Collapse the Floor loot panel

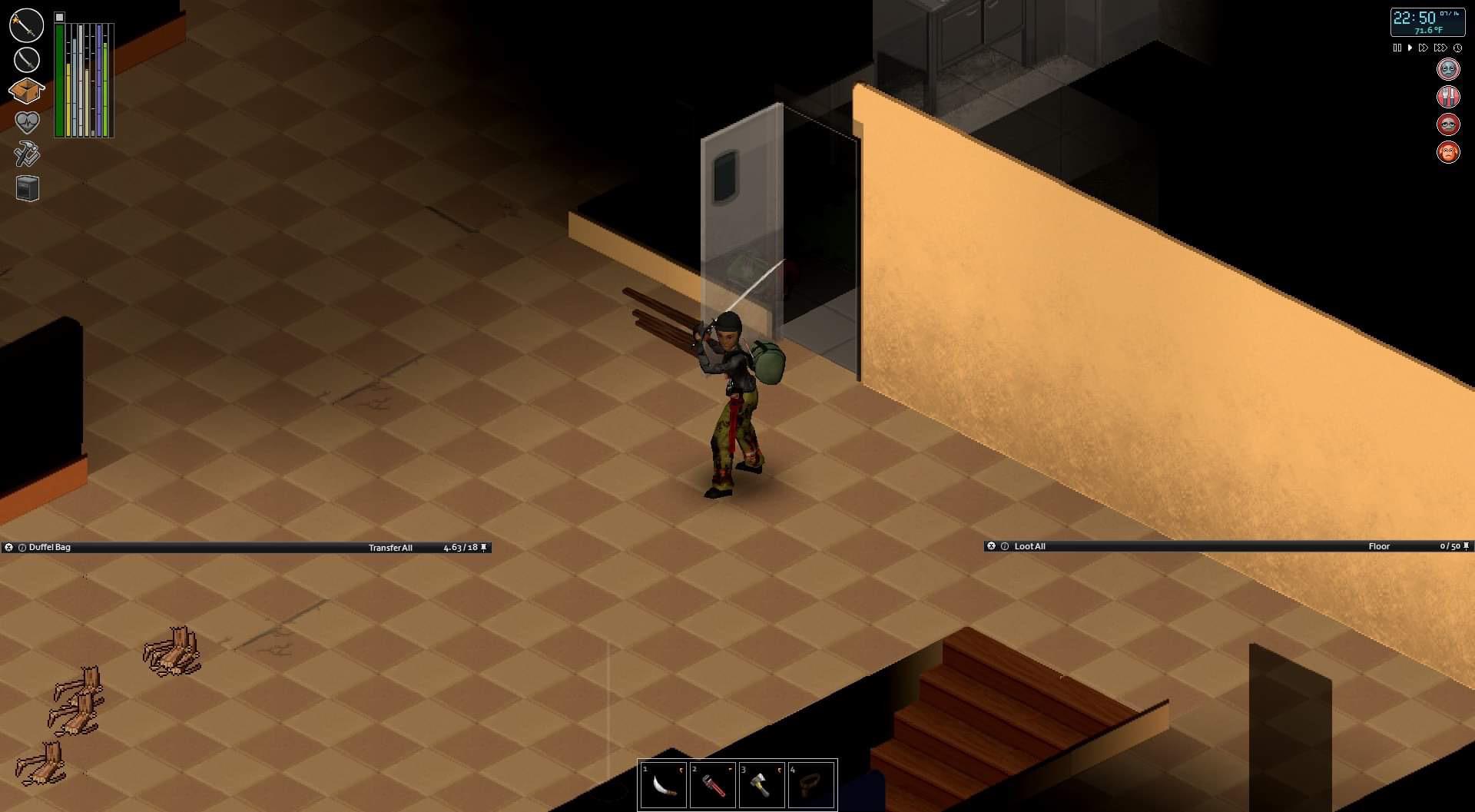[x=993, y=546]
